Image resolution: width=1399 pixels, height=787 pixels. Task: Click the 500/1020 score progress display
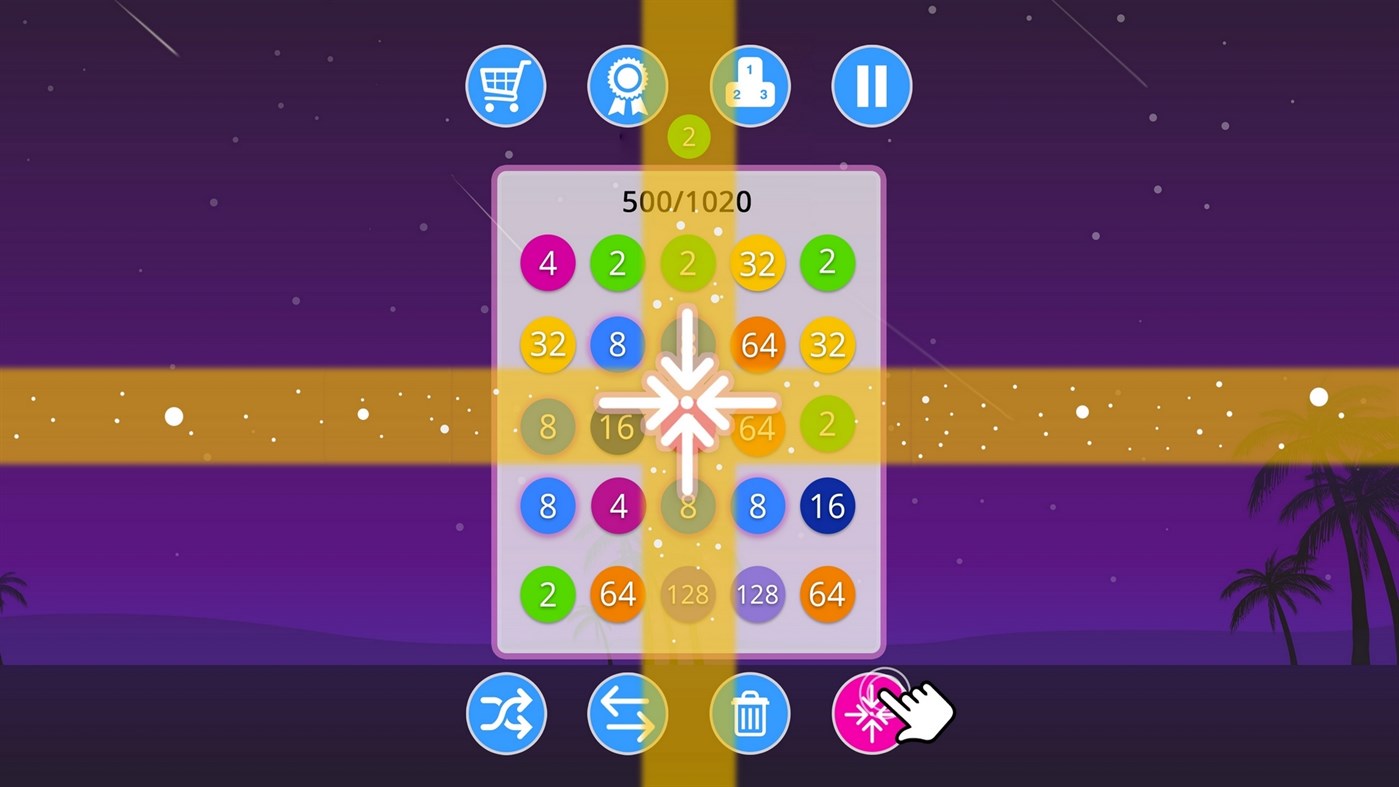pos(688,202)
